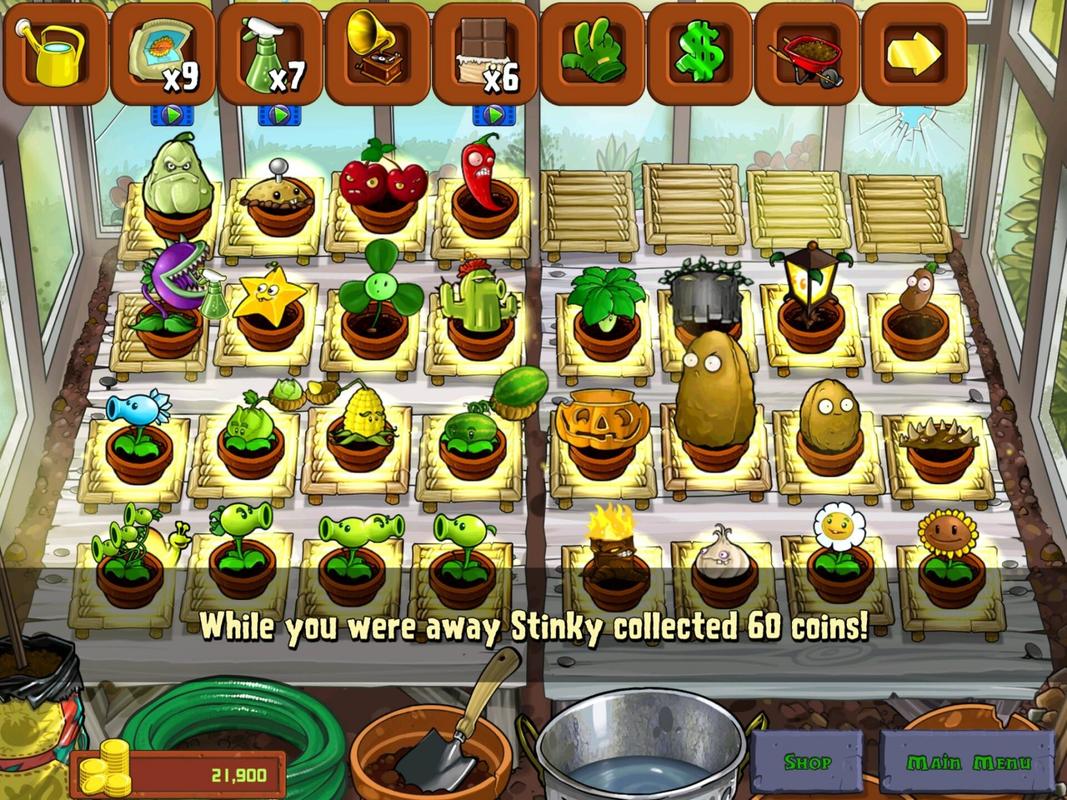Choose the bug spray bottle
This screenshot has height=800, width=1067.
tap(269, 54)
